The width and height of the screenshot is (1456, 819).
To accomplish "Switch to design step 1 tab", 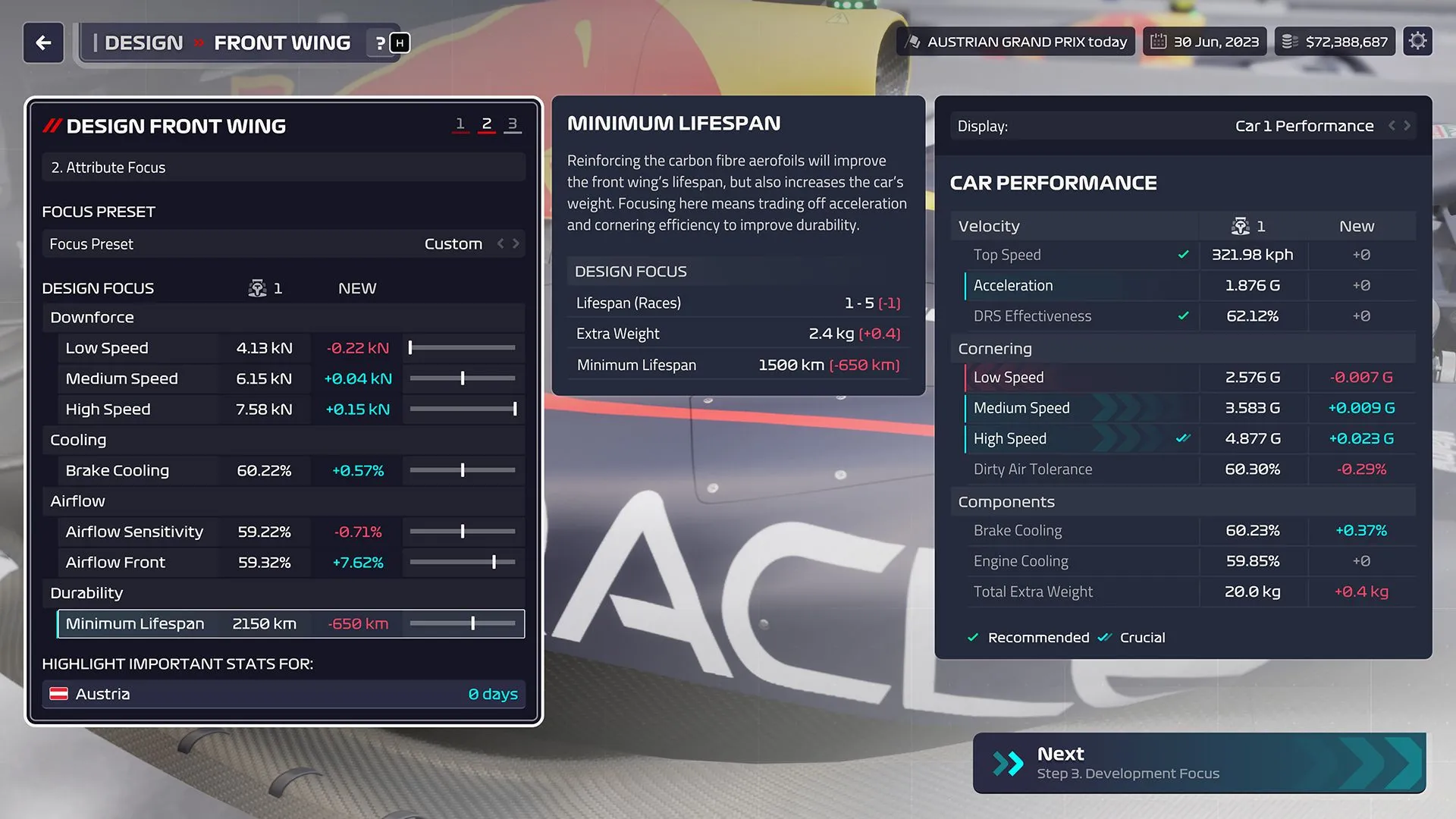I will click(x=460, y=124).
